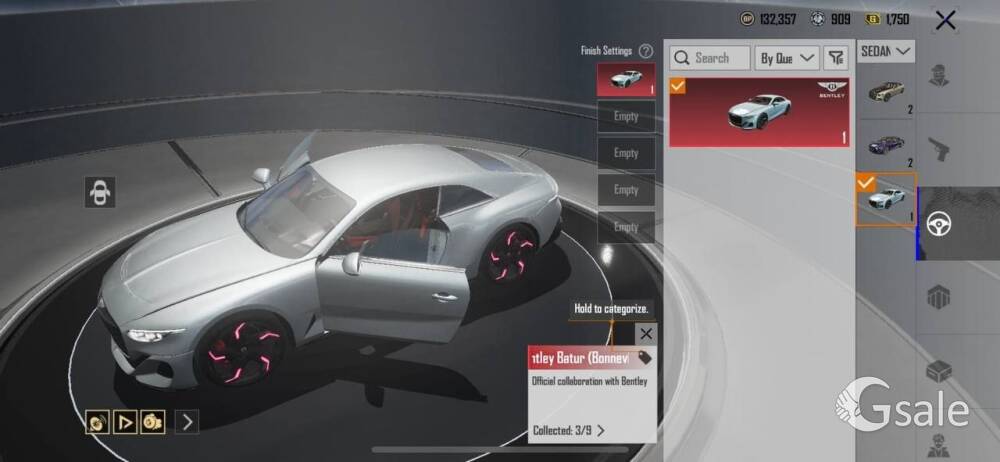Play the vehicle horn sound preview
This screenshot has width=1000, height=462.
point(98,422)
